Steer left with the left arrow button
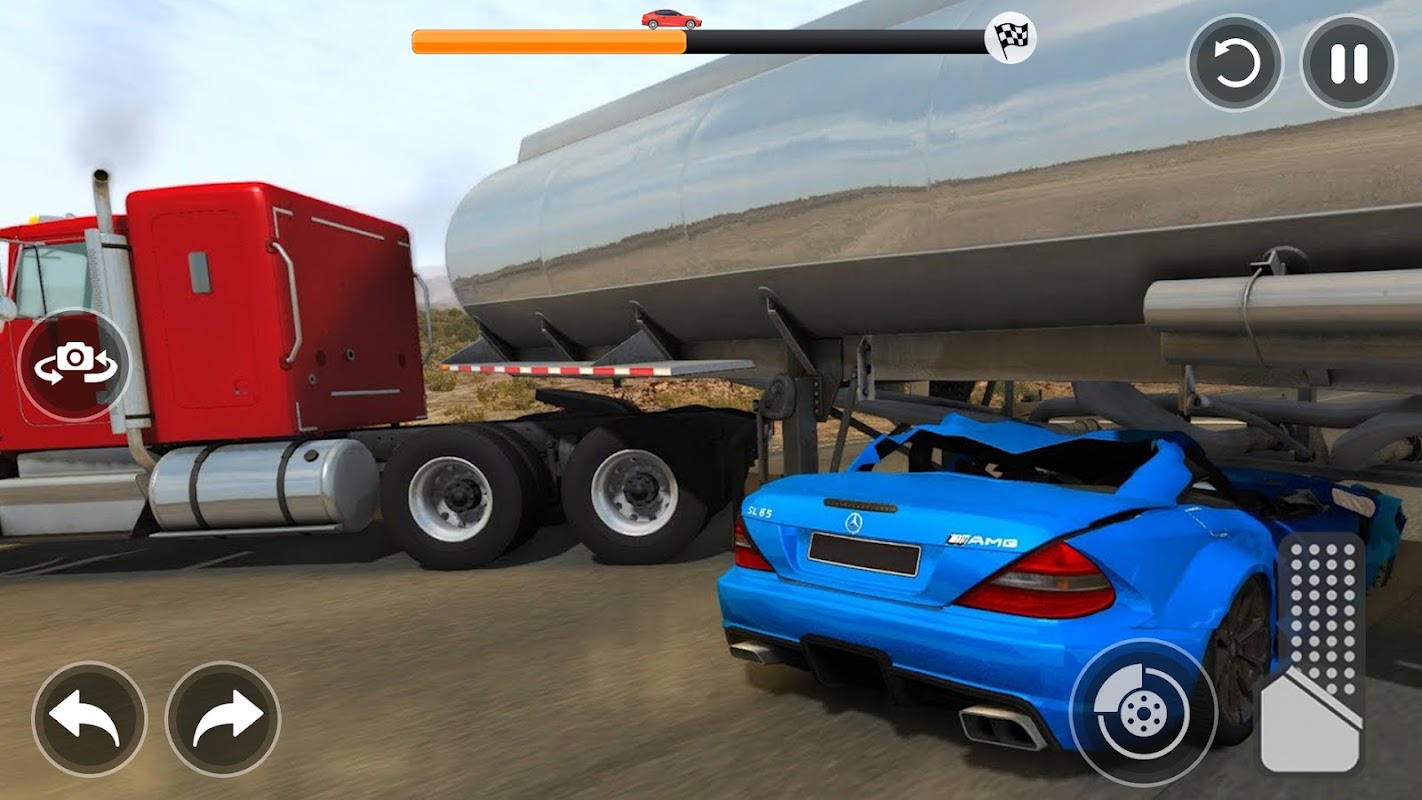1422x800 pixels. click(89, 718)
